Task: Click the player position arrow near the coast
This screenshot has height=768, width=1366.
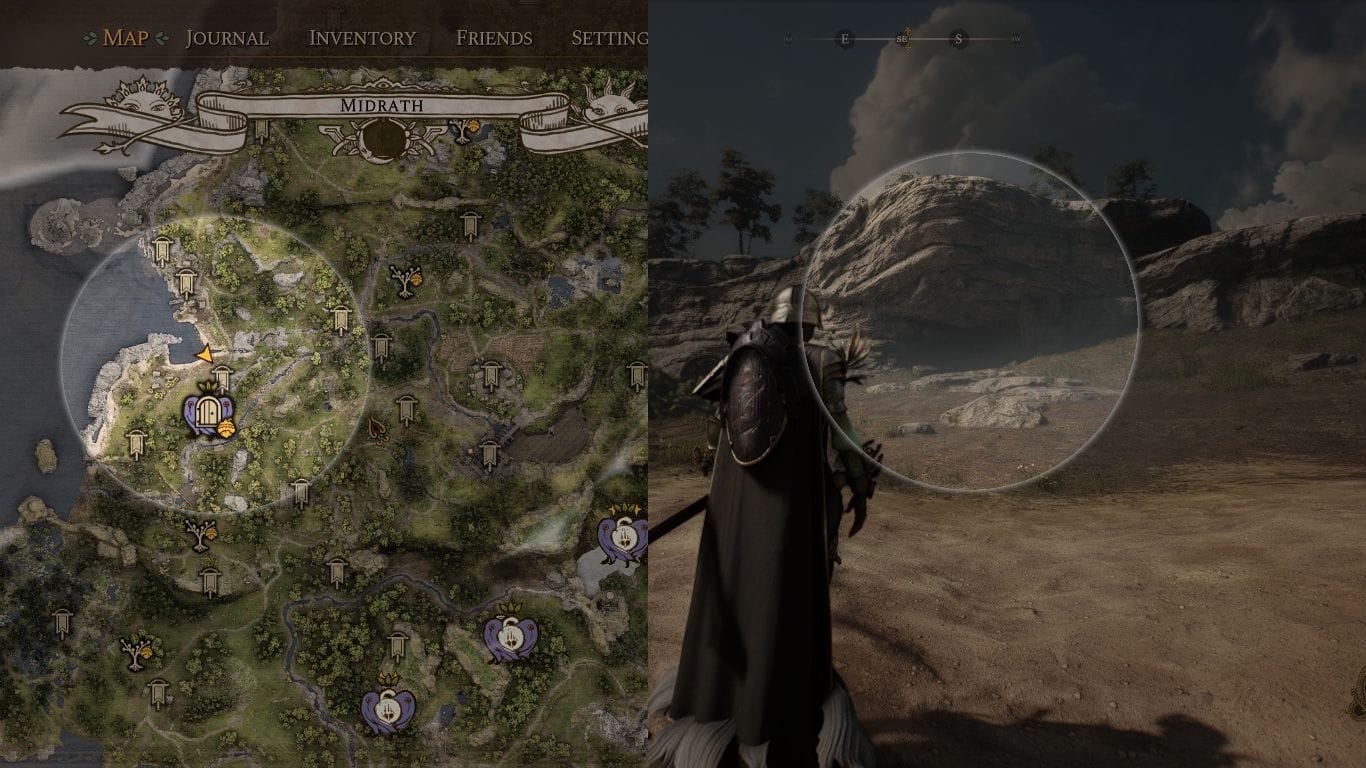Action: click(204, 355)
